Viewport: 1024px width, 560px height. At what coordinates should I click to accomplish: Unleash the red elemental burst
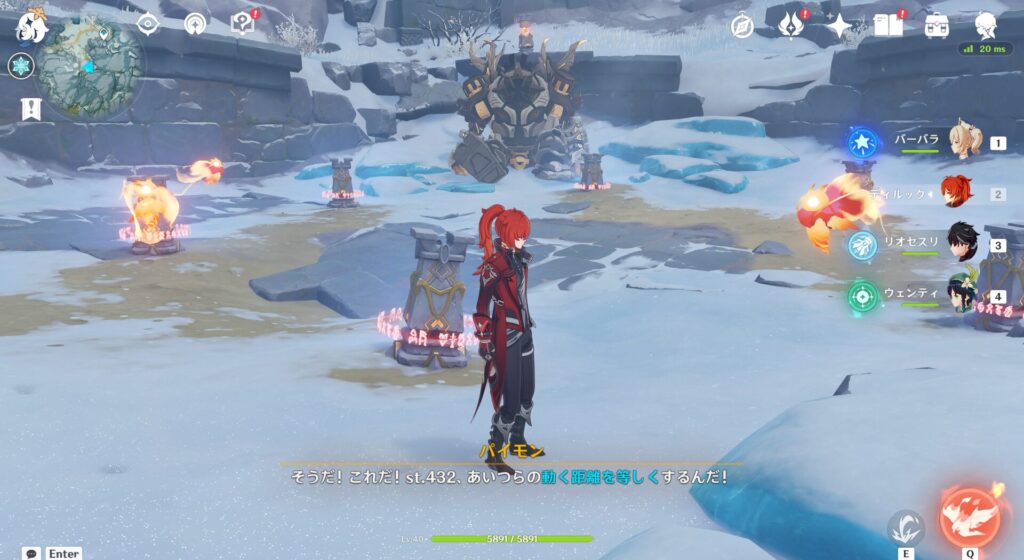[969, 515]
